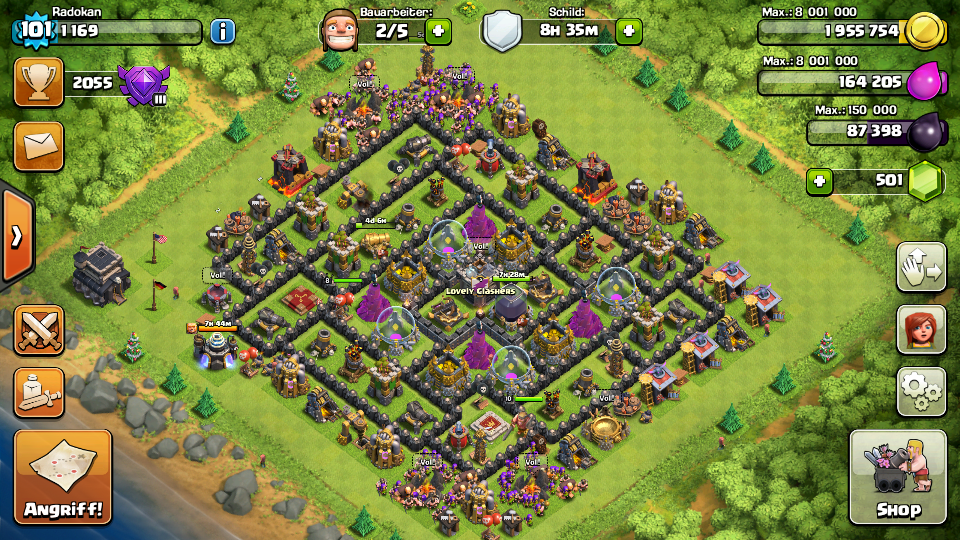Tap the level 101 experience badge
This screenshot has width=960, height=540.
click(34, 30)
